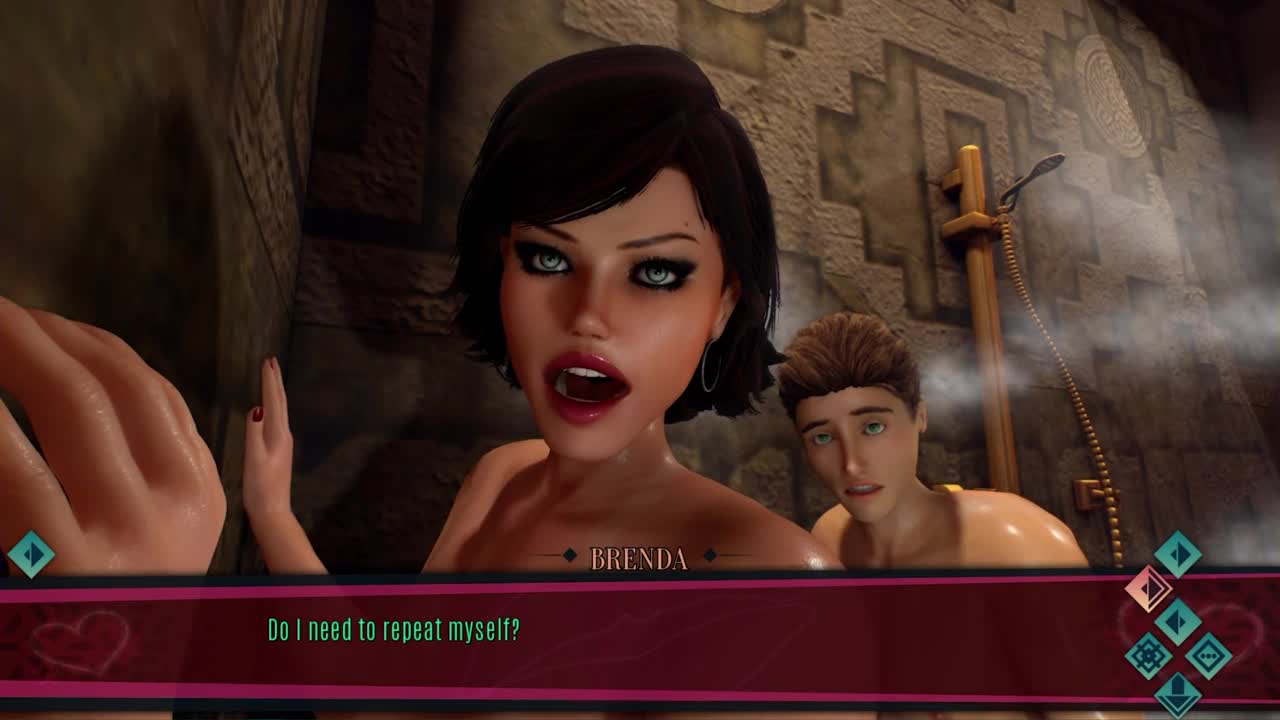Open settings via the gear-pattern diamond icon
The width and height of the screenshot is (1280, 720).
[x=1148, y=656]
